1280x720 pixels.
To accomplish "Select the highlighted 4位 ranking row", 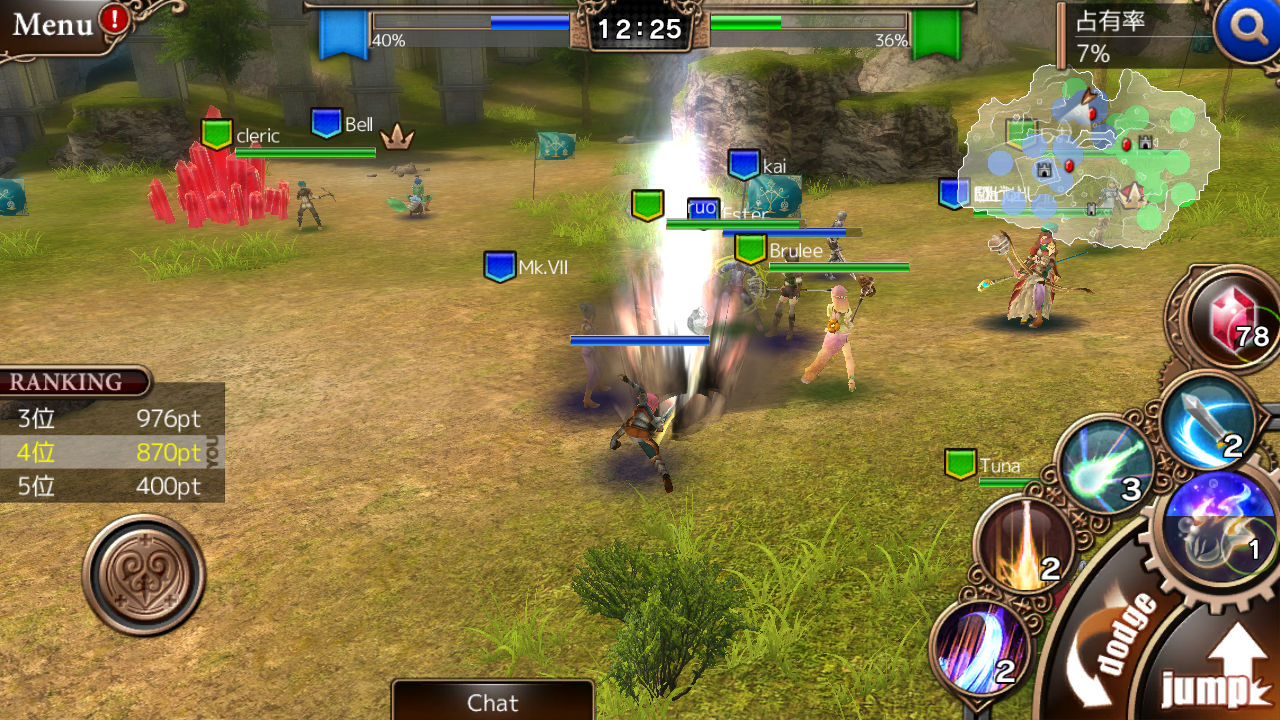I will point(110,453).
